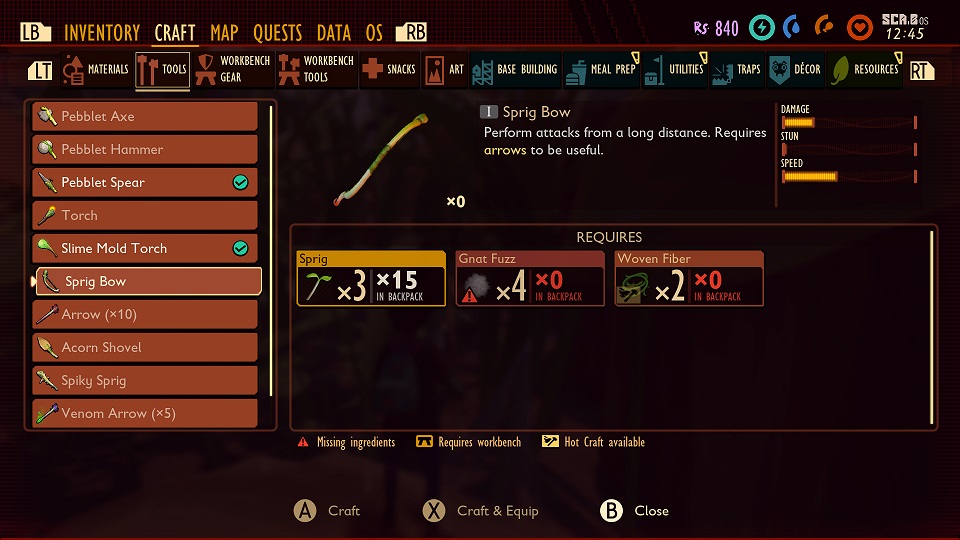
Task: Select Pebblet Axe recipe
Action: (145, 116)
